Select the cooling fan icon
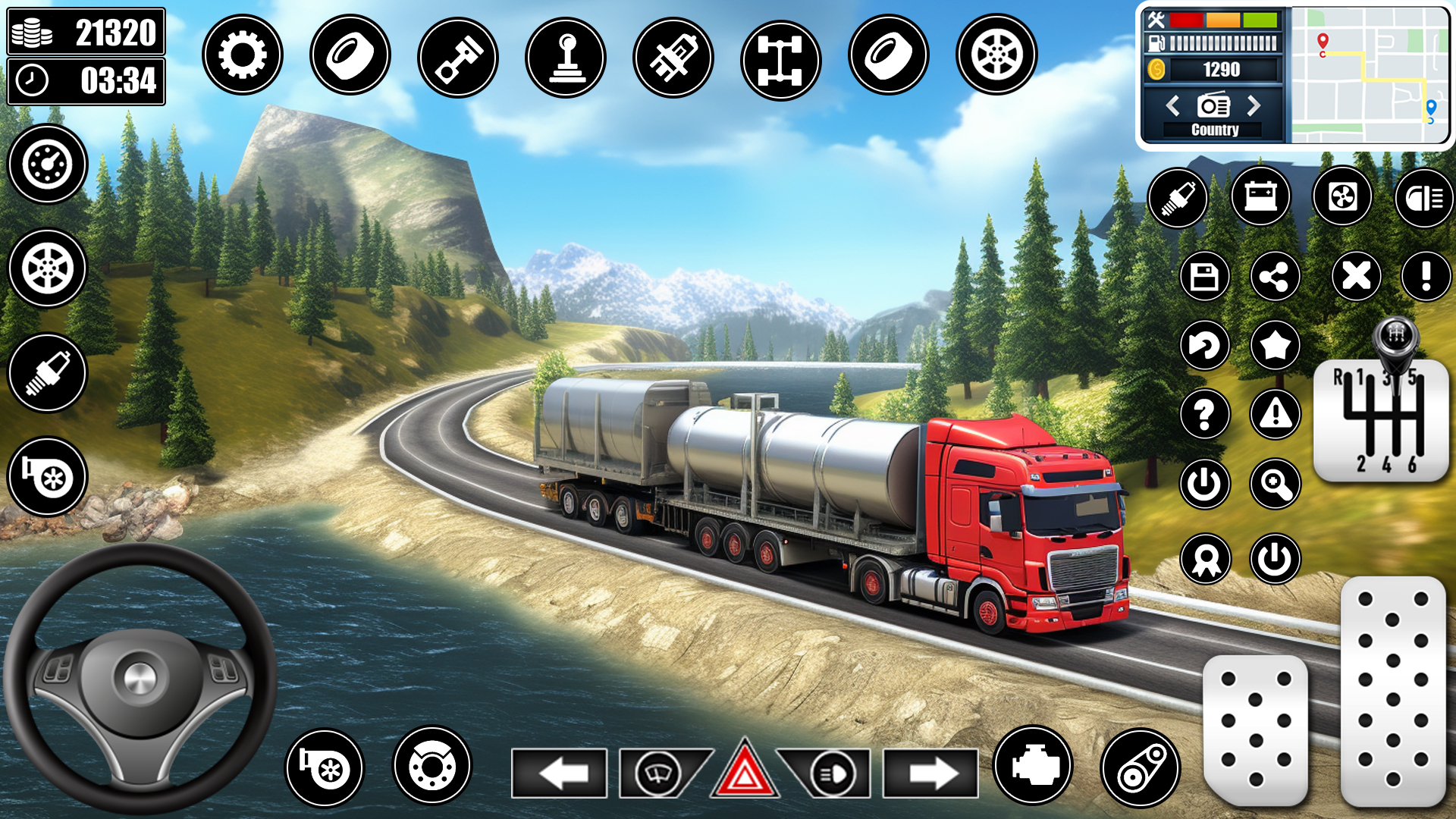This screenshot has width=1456, height=819. click(1345, 197)
